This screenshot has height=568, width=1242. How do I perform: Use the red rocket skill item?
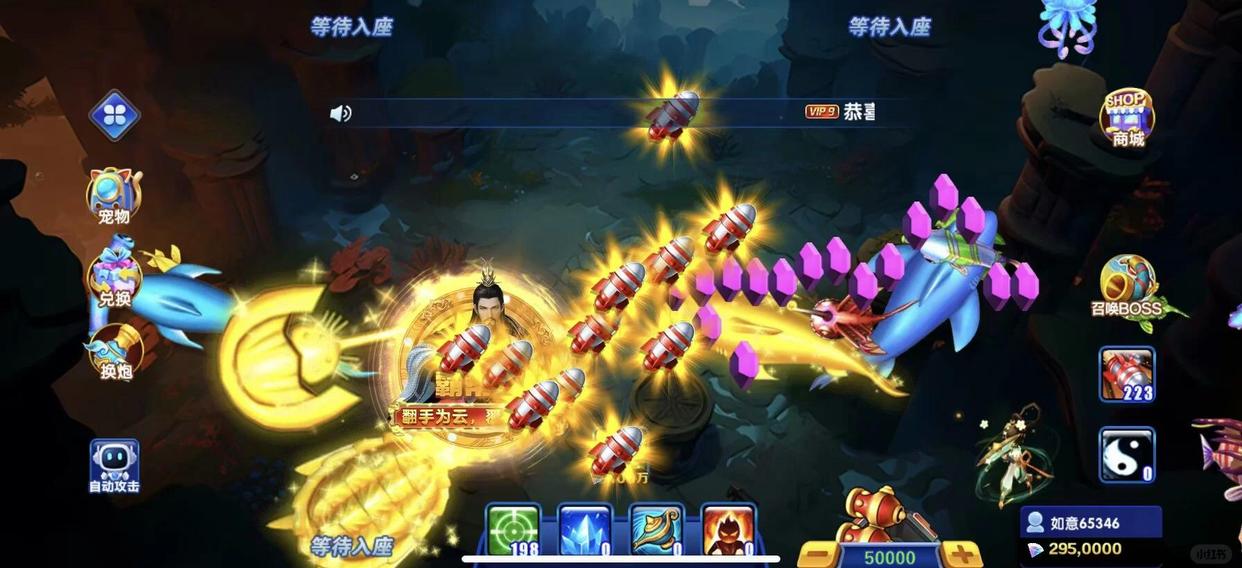click(x=1127, y=374)
